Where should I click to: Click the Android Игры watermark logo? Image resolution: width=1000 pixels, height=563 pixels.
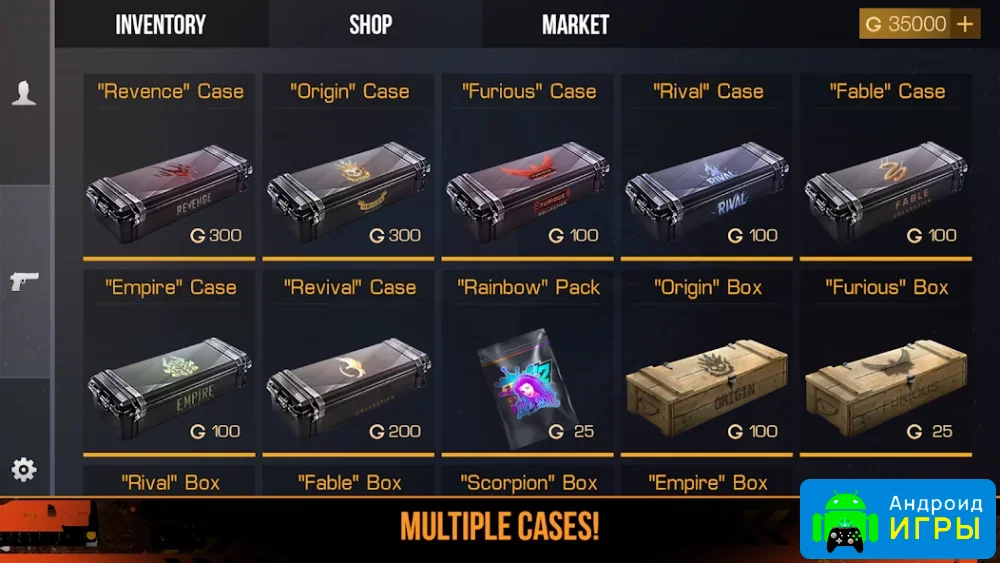[898, 518]
